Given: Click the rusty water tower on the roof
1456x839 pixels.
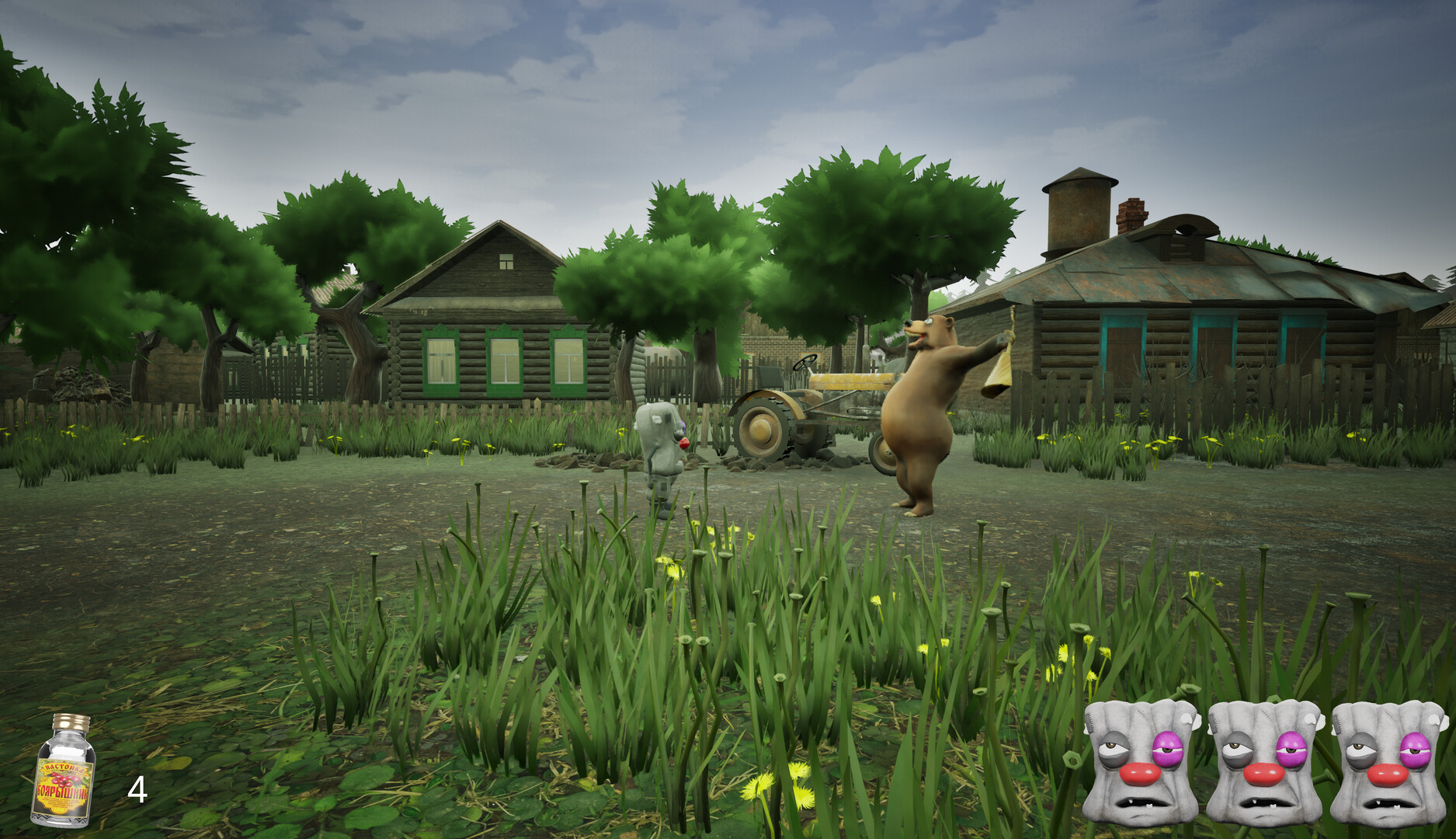Looking at the screenshot, I should pyautogui.click(x=1078, y=210).
